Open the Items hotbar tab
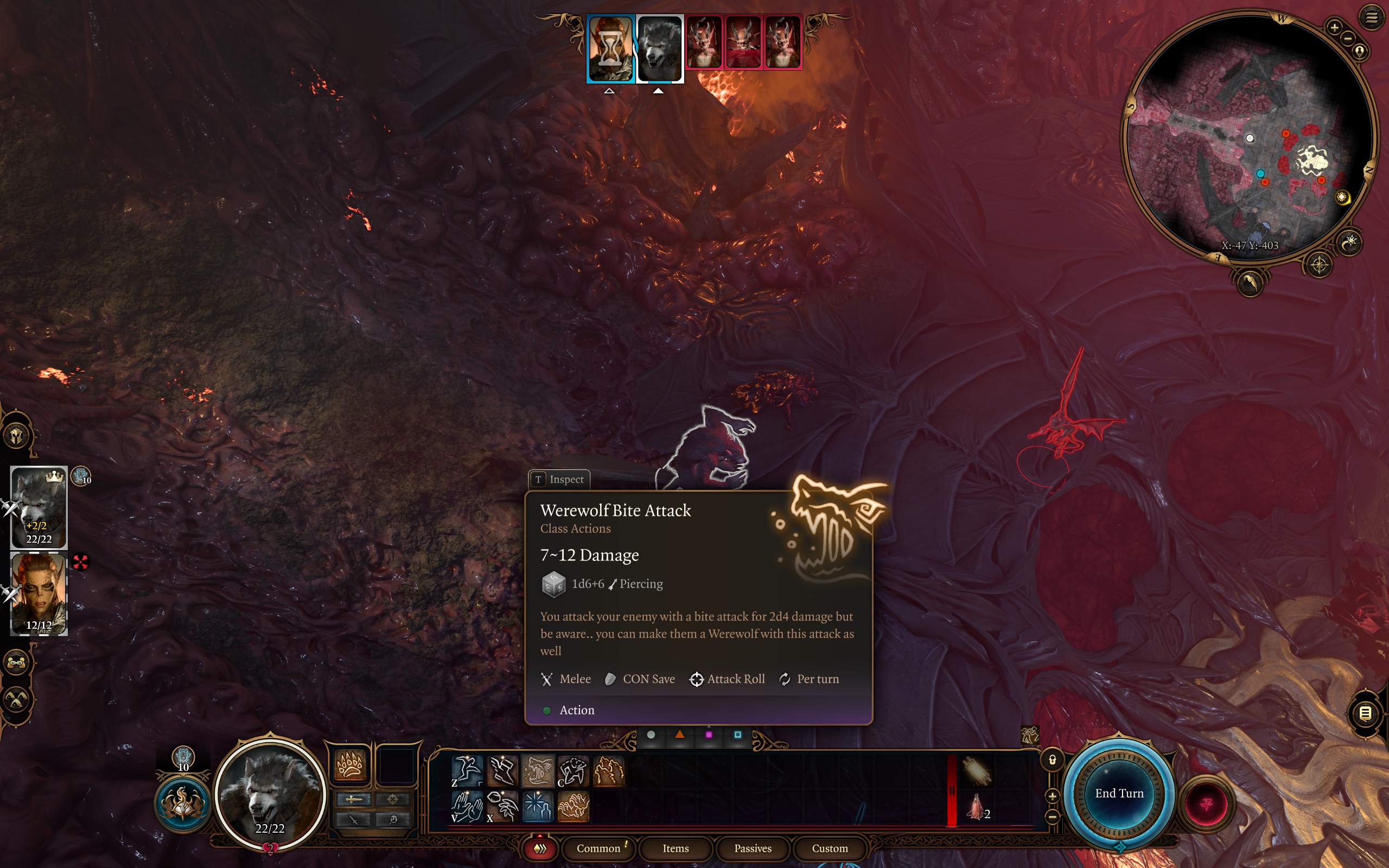This screenshot has width=1389, height=868. click(x=675, y=848)
